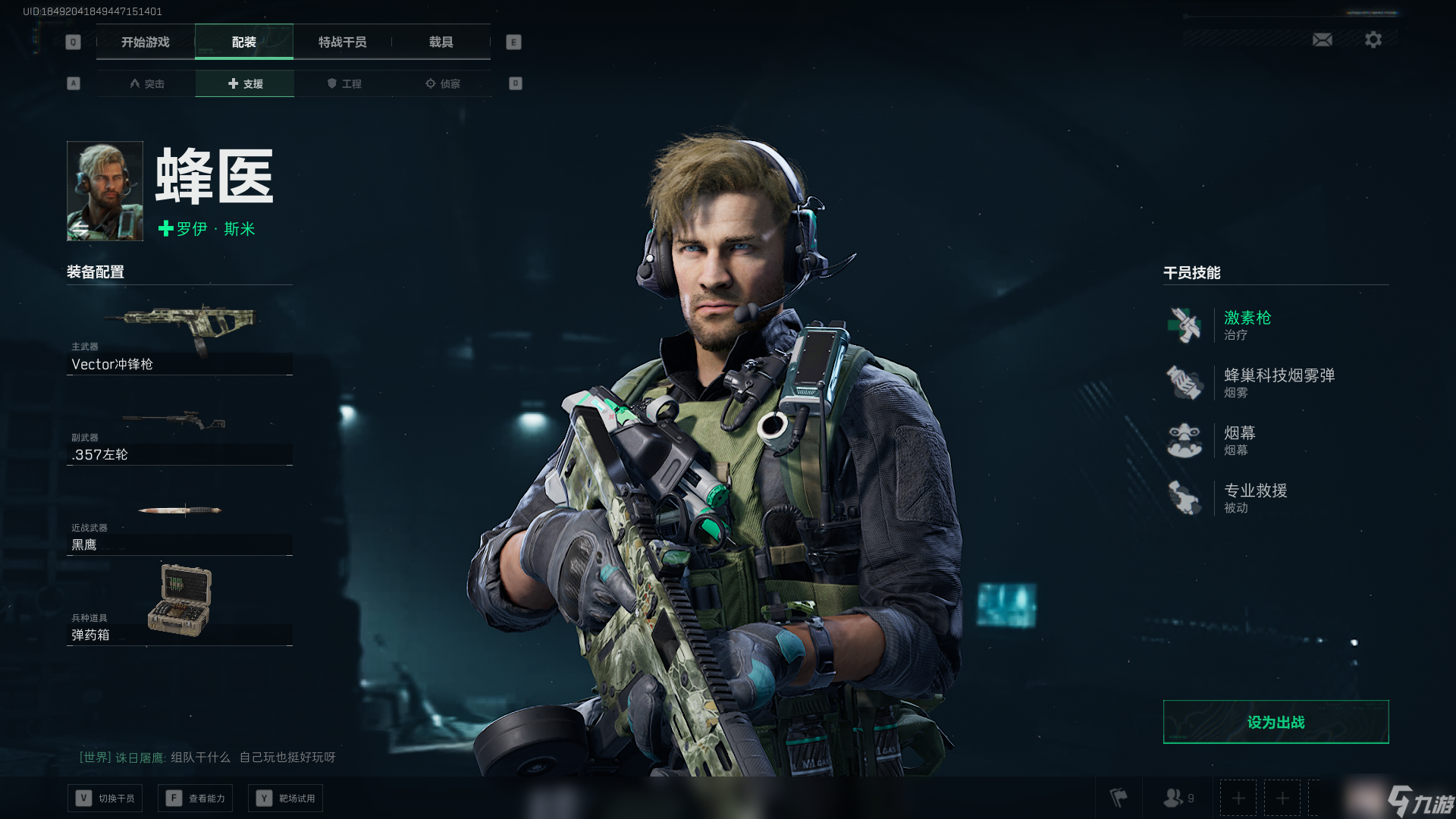Choose the 突击 class category

point(146,83)
